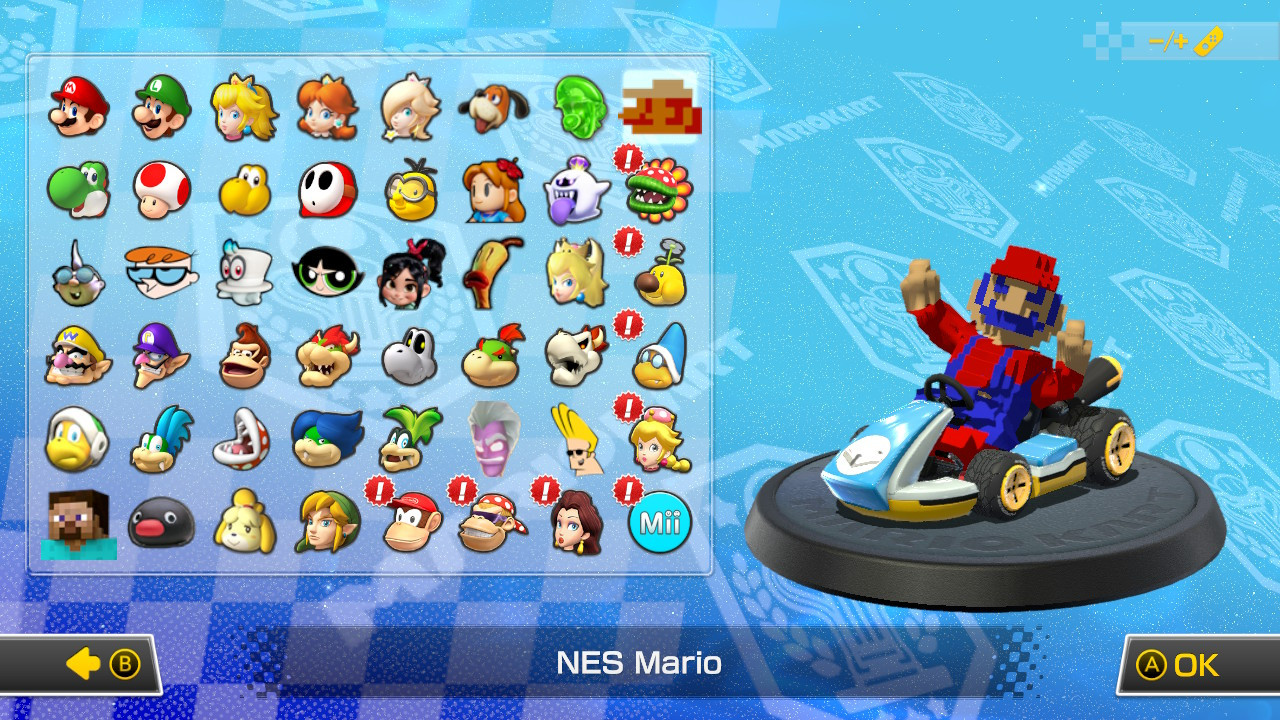Select the Mii character option
Viewport: 1280px width, 720px height.
click(x=658, y=525)
